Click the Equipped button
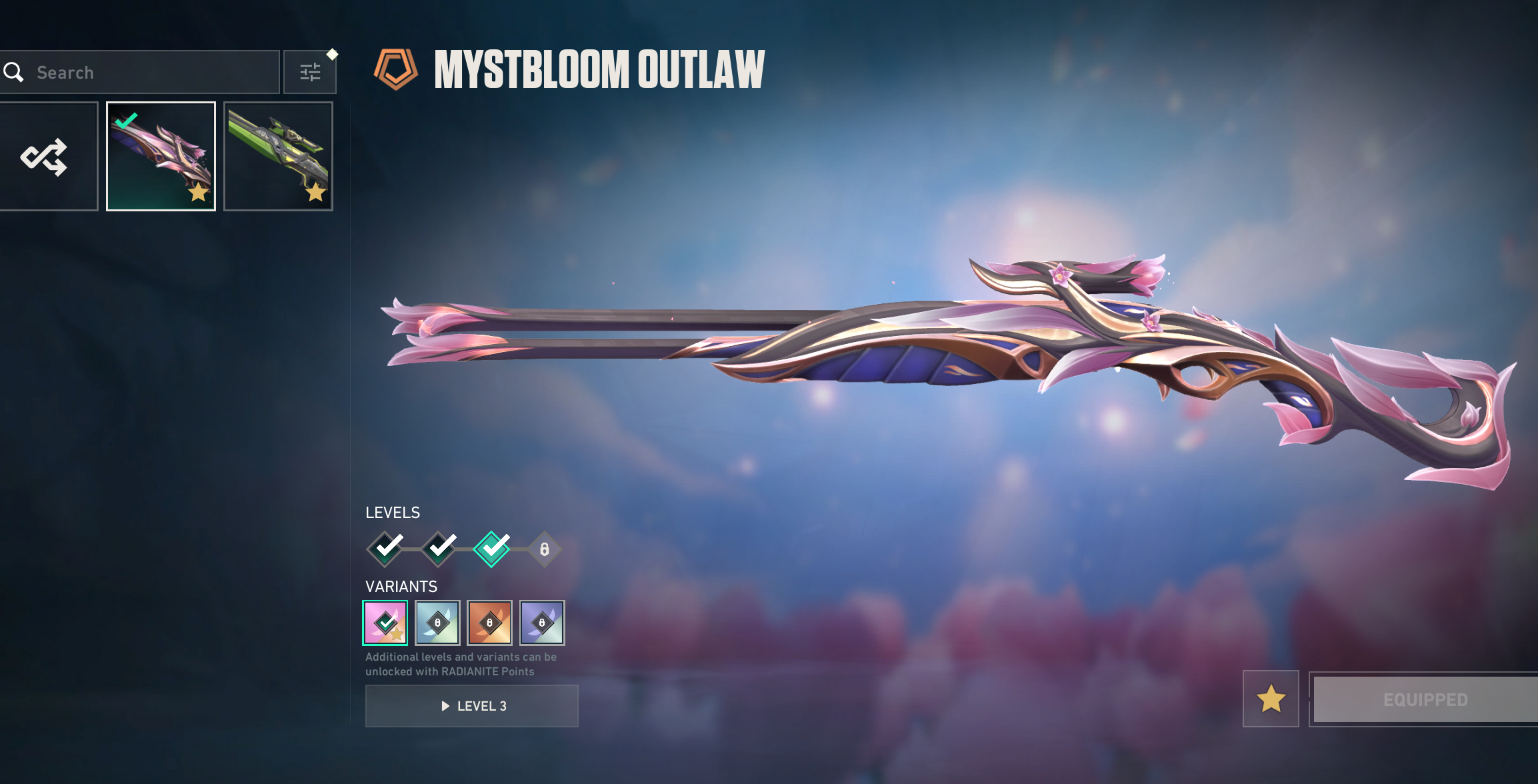Viewport: 1538px width, 784px height. (x=1425, y=699)
